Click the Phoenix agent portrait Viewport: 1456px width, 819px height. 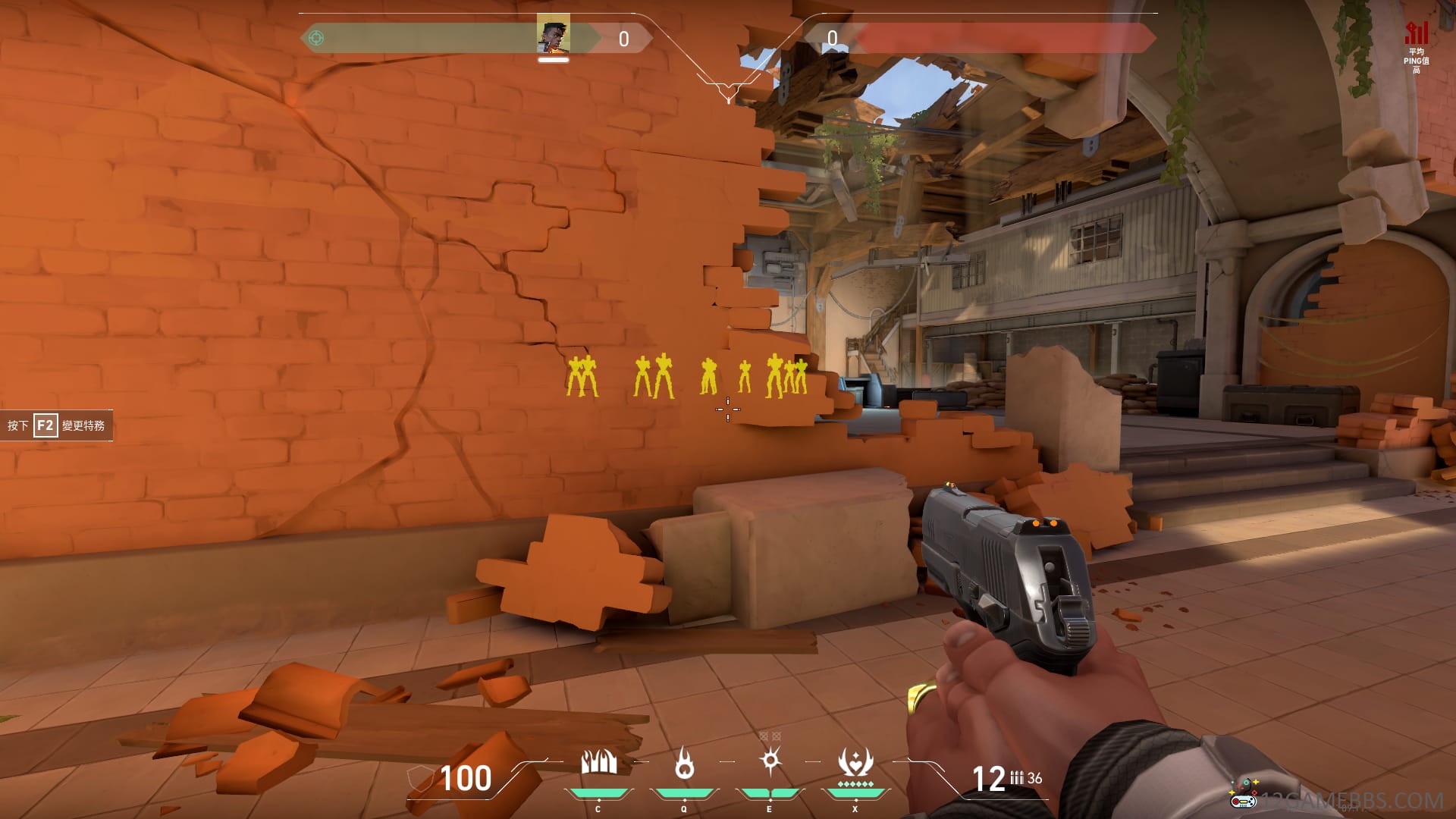click(553, 36)
